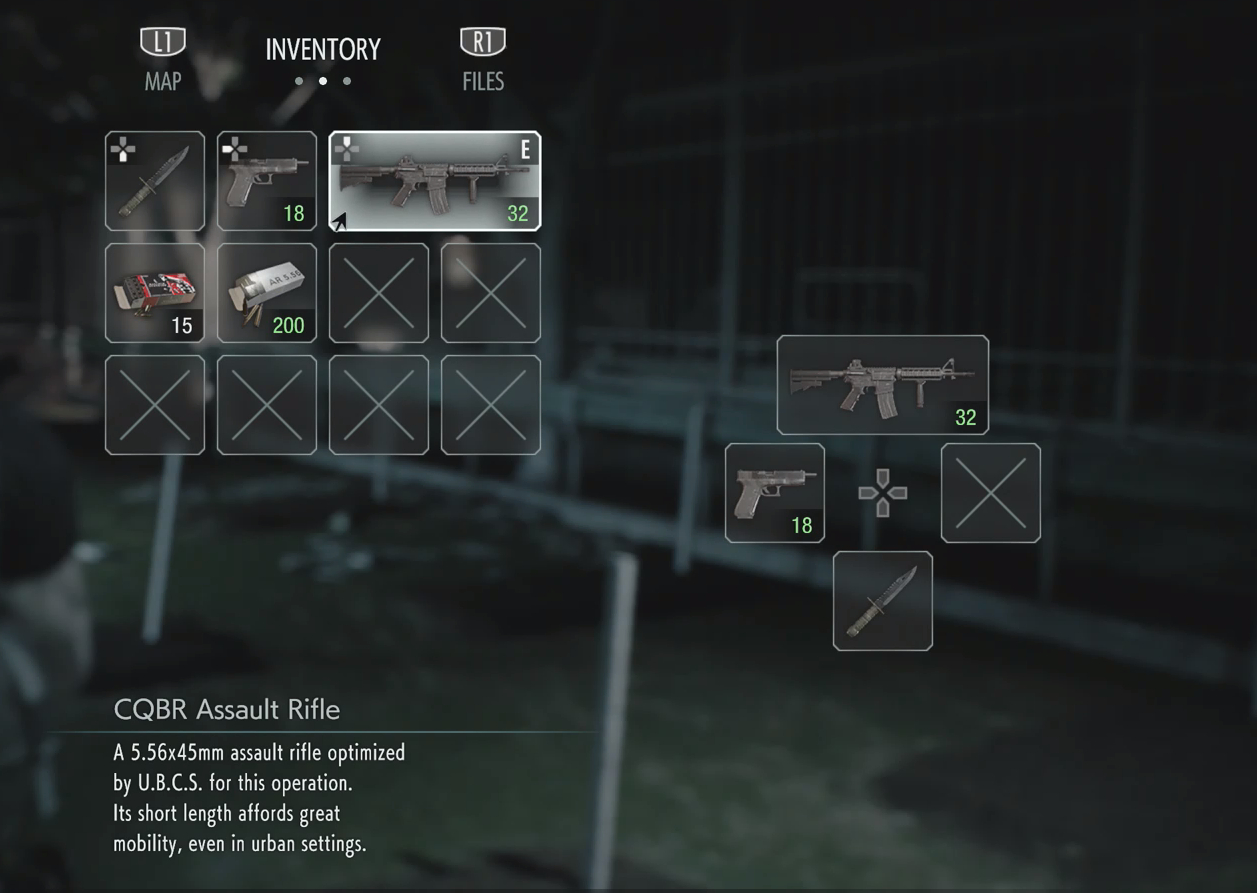Select the handgun in the inventory grid

coord(267,181)
